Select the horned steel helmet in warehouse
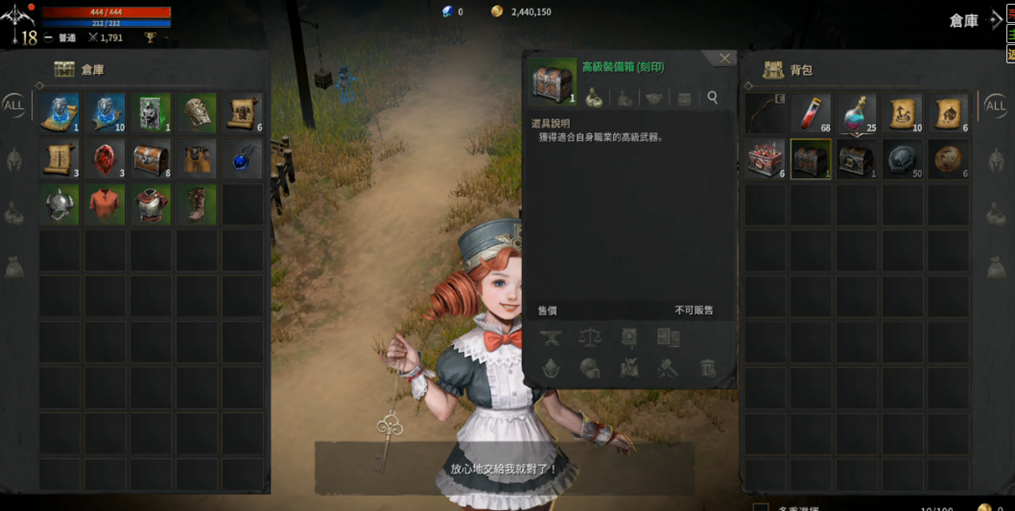 pos(60,204)
